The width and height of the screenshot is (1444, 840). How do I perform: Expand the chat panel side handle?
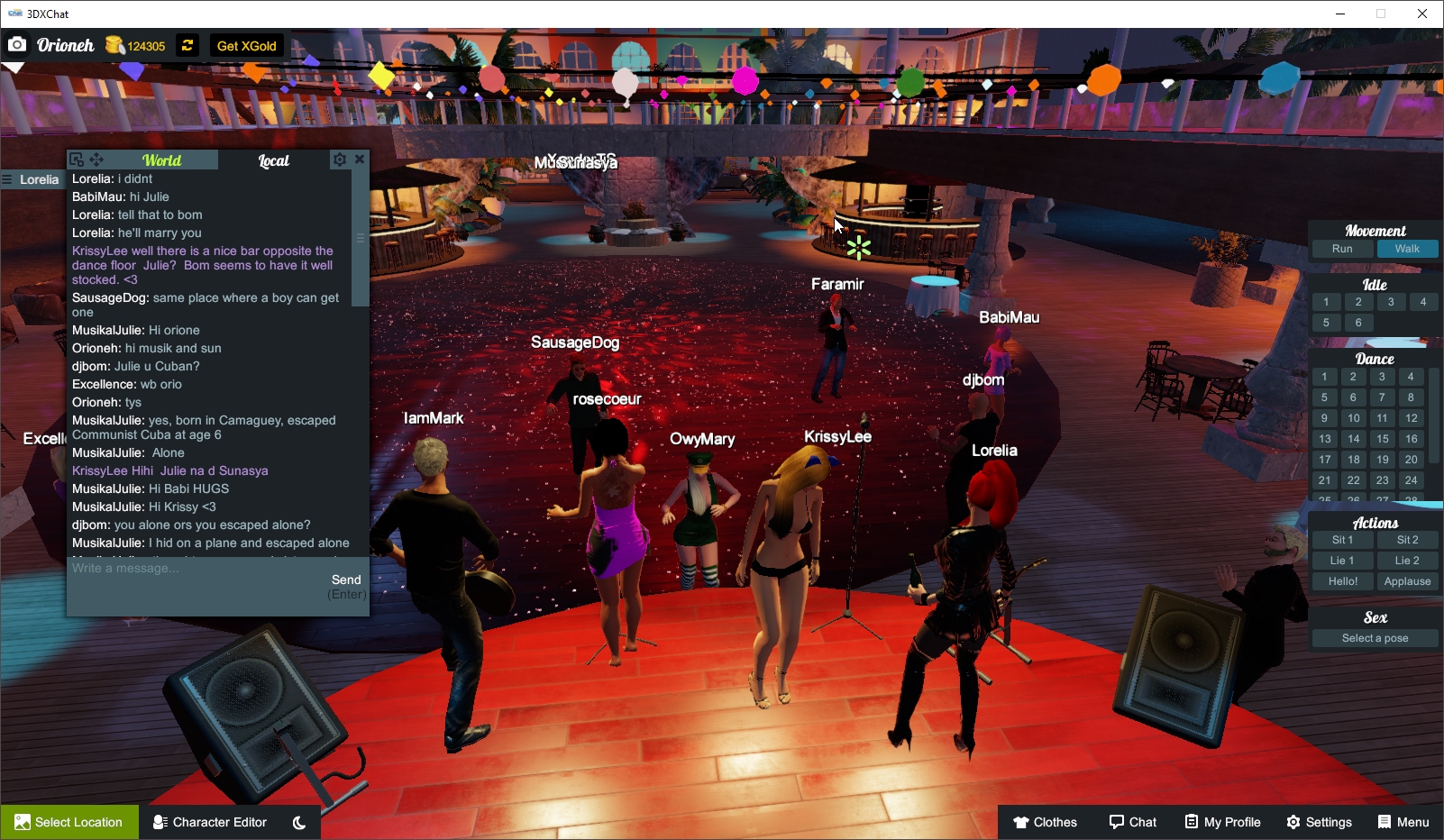click(x=361, y=237)
